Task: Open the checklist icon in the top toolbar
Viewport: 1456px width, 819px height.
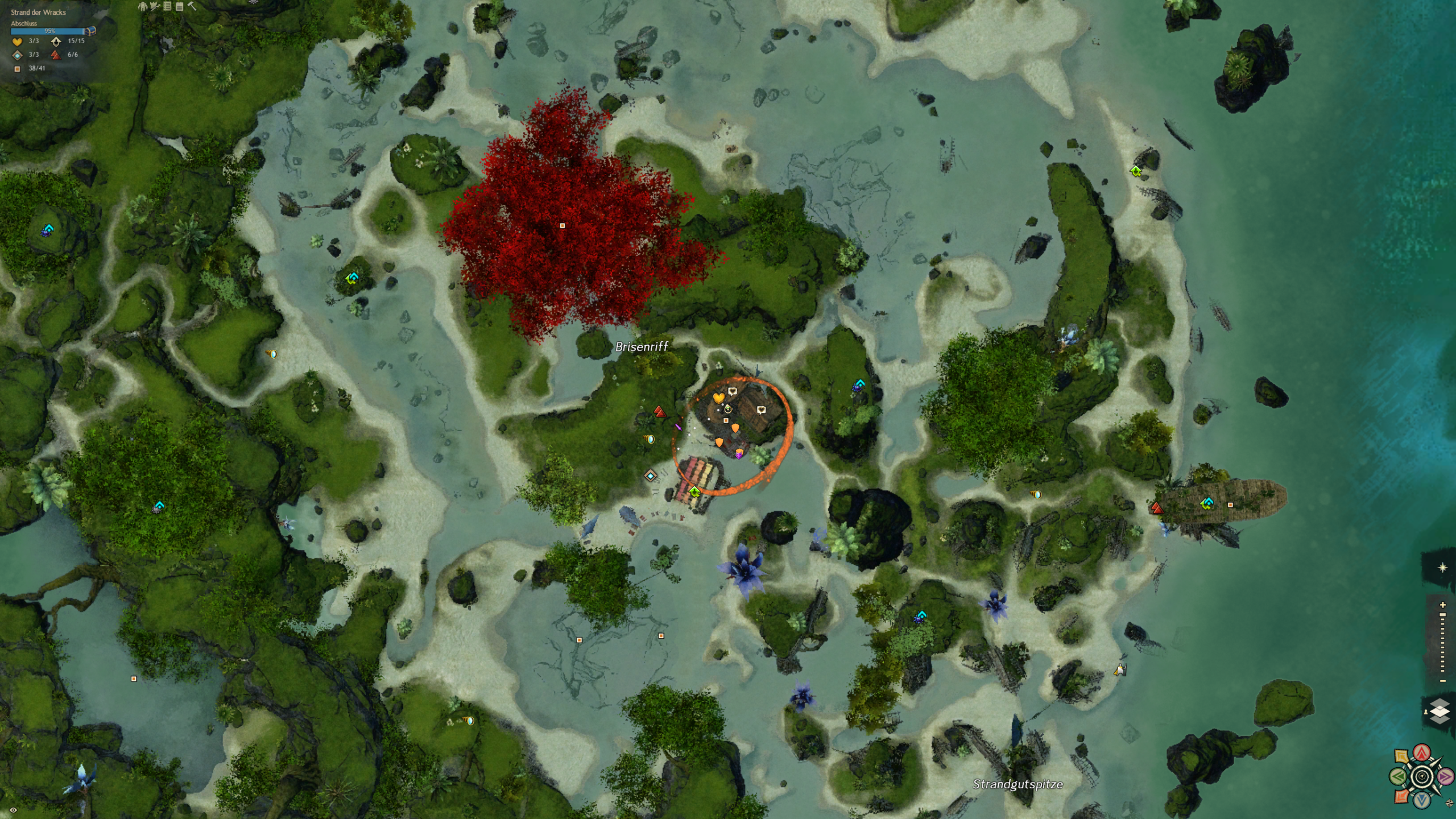Action: coord(167,6)
